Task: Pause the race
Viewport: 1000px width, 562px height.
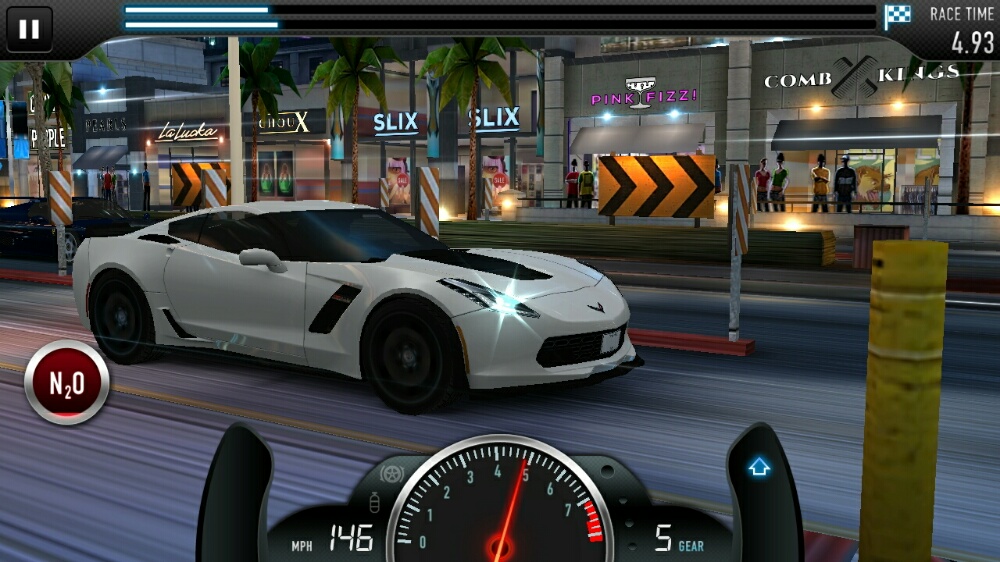Action: 29,29
